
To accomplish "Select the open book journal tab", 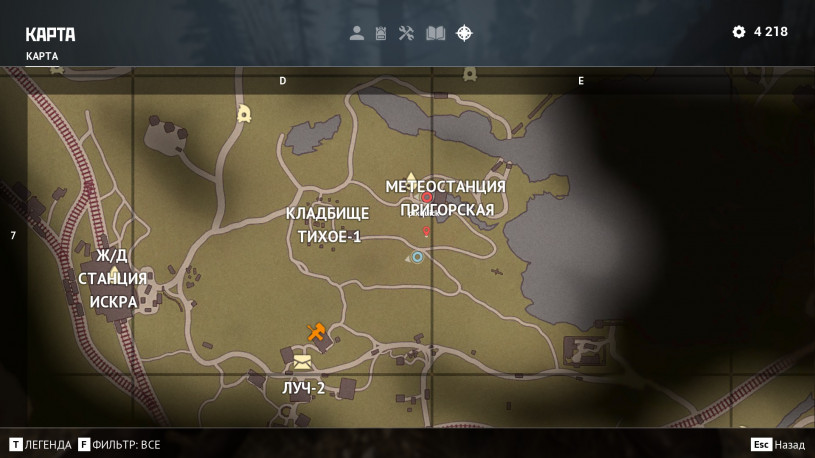I will tap(435, 33).
